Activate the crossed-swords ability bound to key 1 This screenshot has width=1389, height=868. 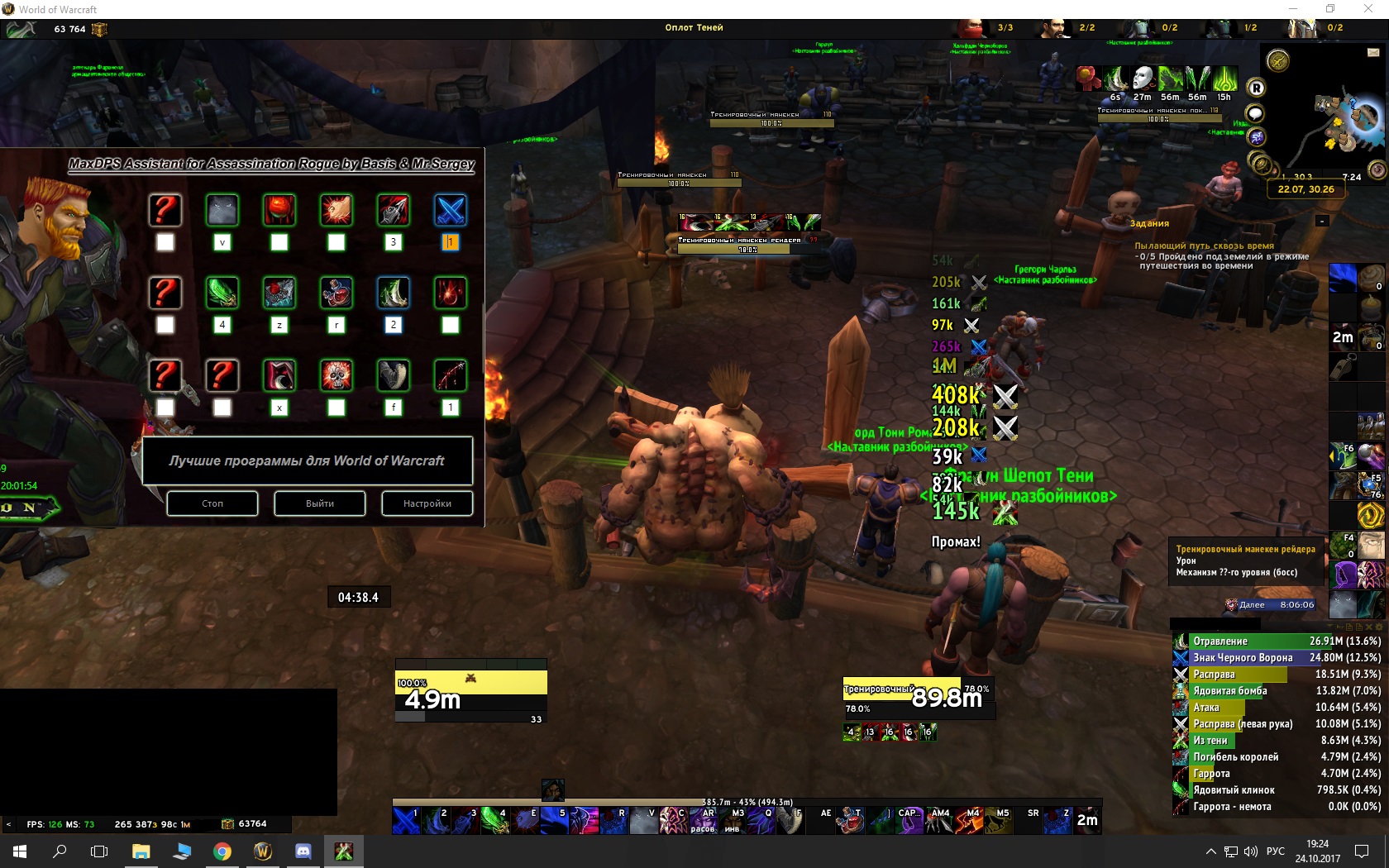(x=406, y=820)
